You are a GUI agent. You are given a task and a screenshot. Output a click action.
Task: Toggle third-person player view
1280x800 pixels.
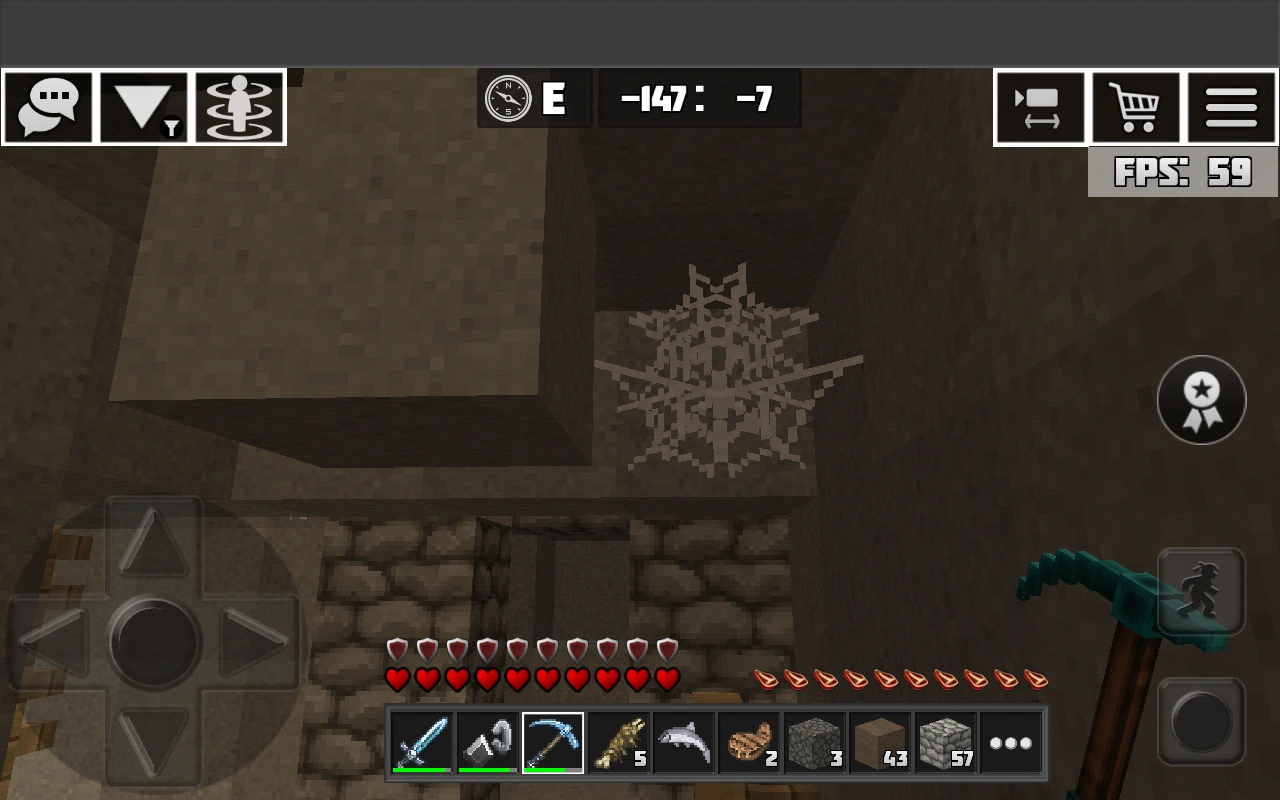click(240, 106)
